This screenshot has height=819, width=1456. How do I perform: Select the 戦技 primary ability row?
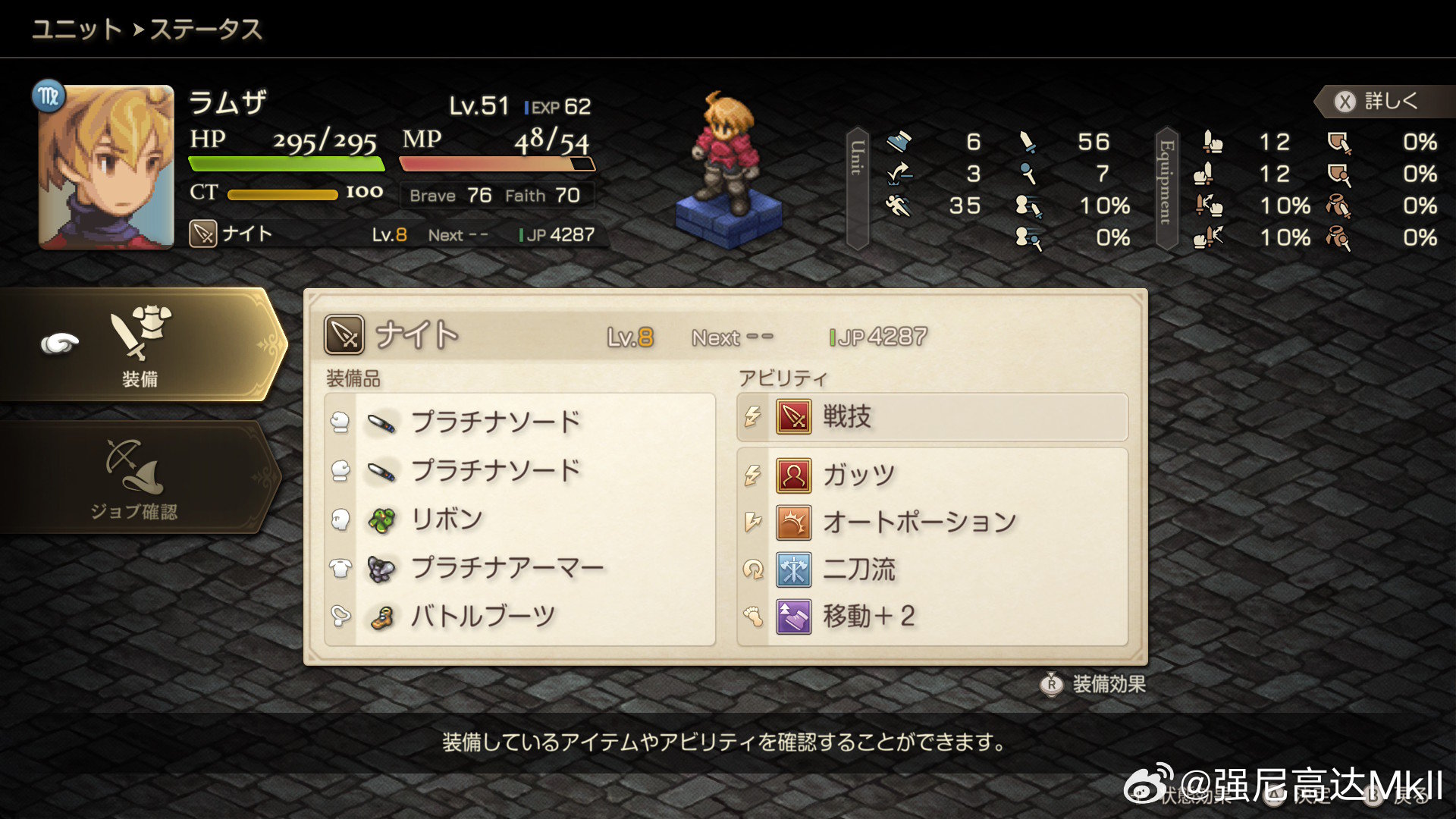pos(931,417)
